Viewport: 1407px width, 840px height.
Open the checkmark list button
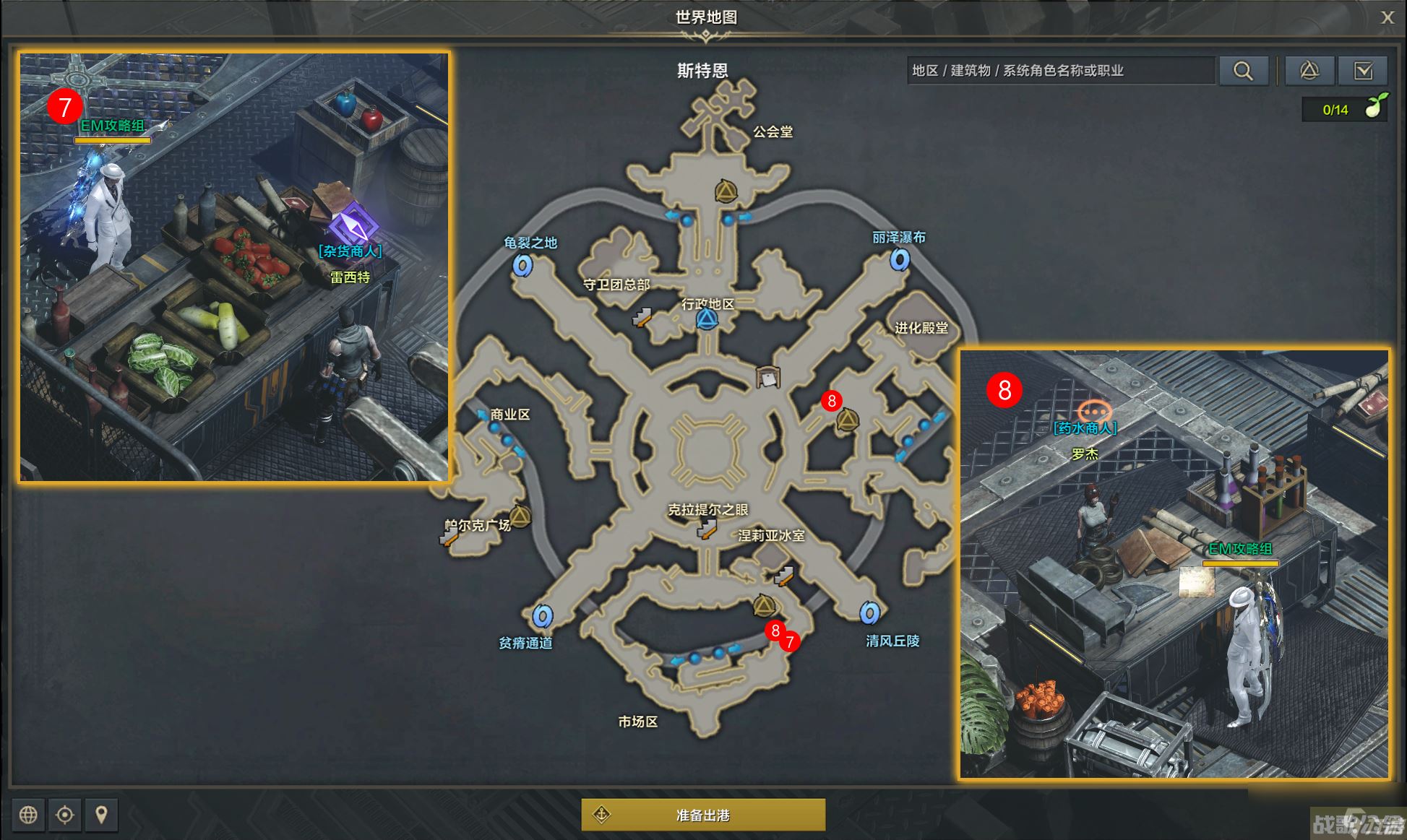click(1363, 71)
